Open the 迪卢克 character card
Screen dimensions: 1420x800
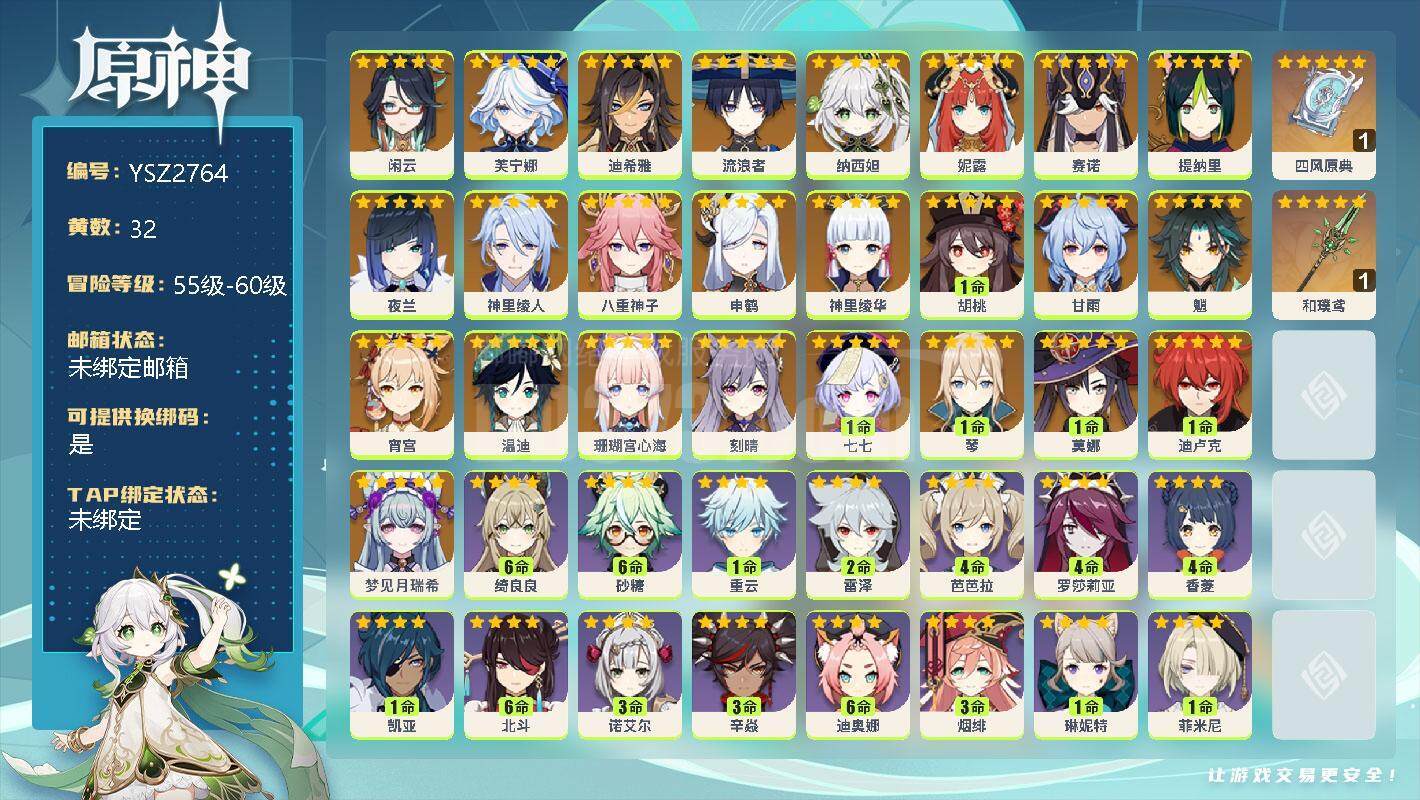(1199, 394)
